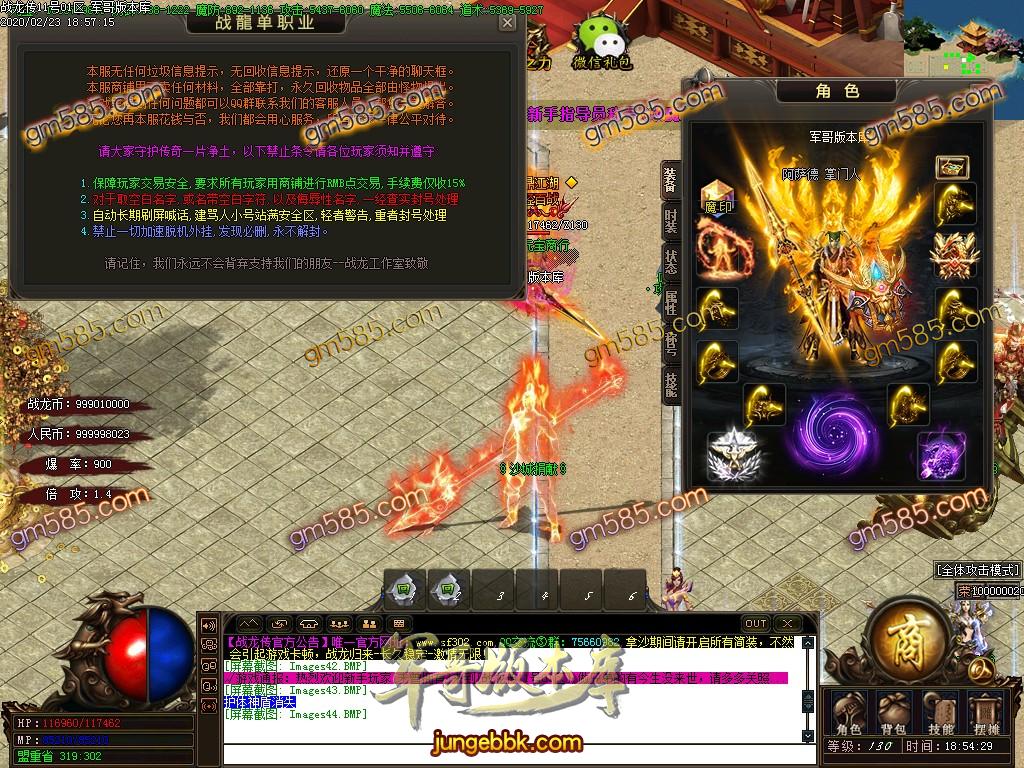Screen dimensions: 1024x768
Task: Open the 角色 character menu button
Action: [x=849, y=710]
